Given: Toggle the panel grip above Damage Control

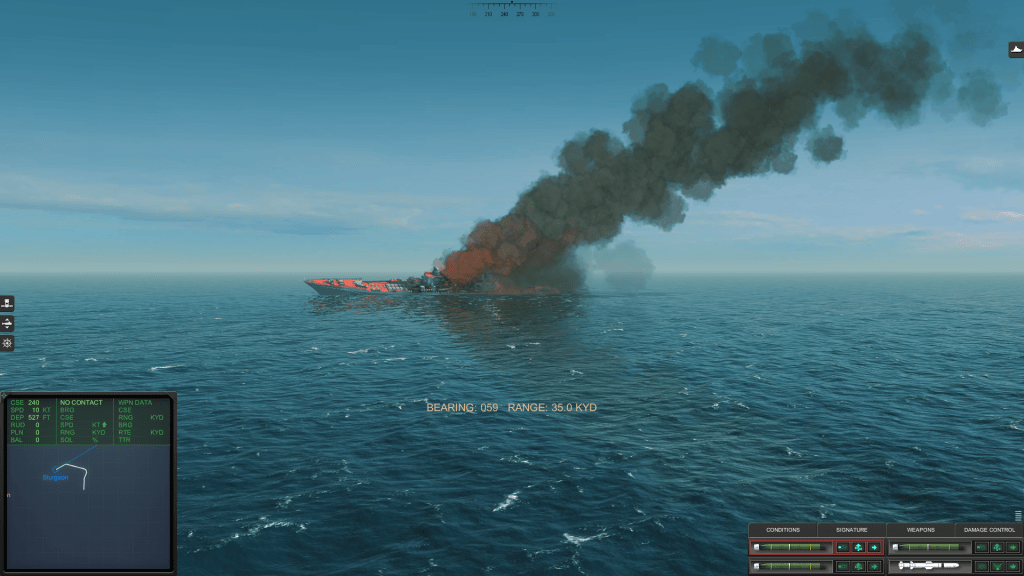Looking at the screenshot, I should [x=1018, y=516].
